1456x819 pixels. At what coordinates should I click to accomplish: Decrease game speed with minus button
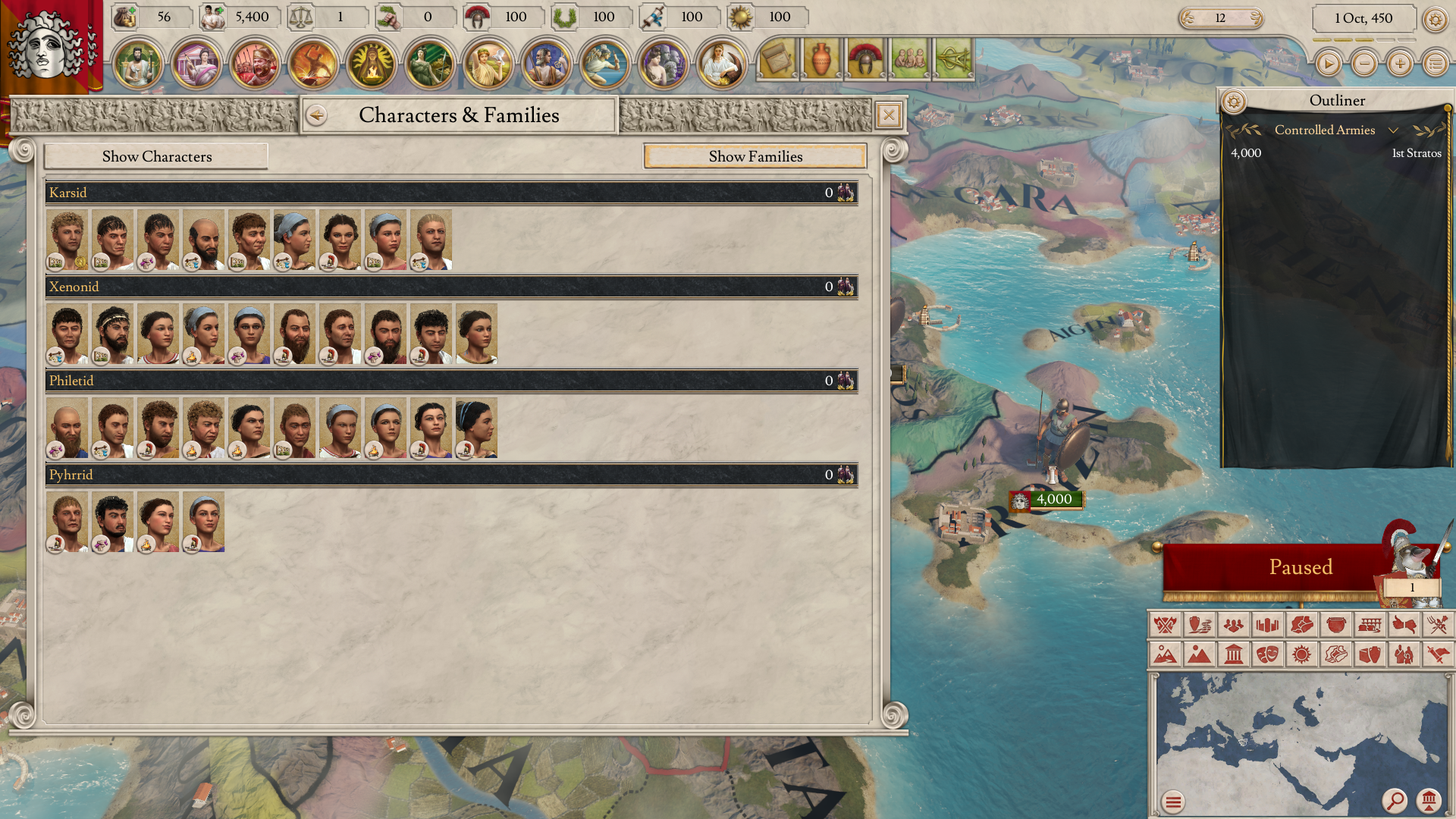[x=1364, y=64]
